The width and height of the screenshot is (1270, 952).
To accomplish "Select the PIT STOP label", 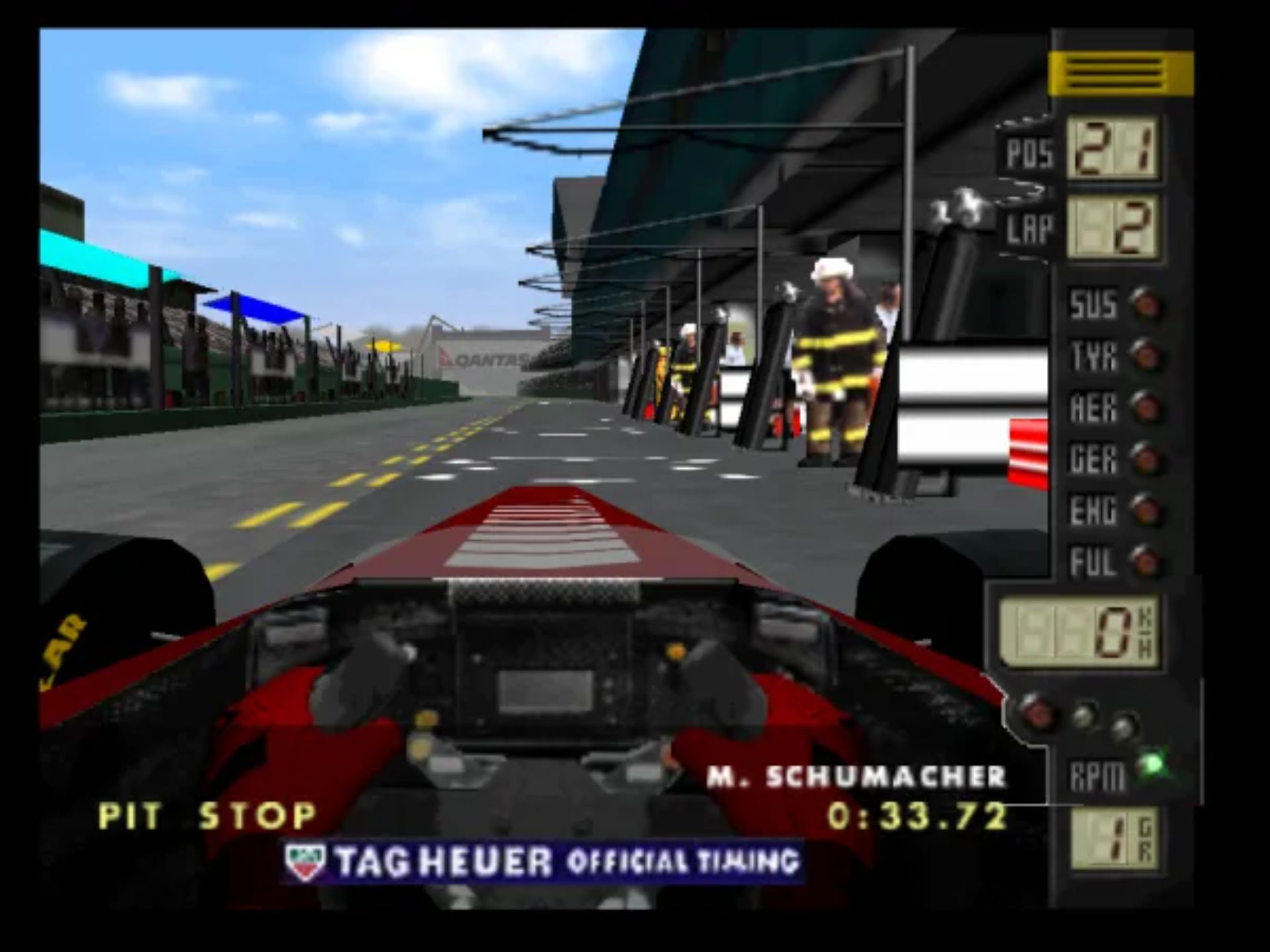I will pos(206,814).
